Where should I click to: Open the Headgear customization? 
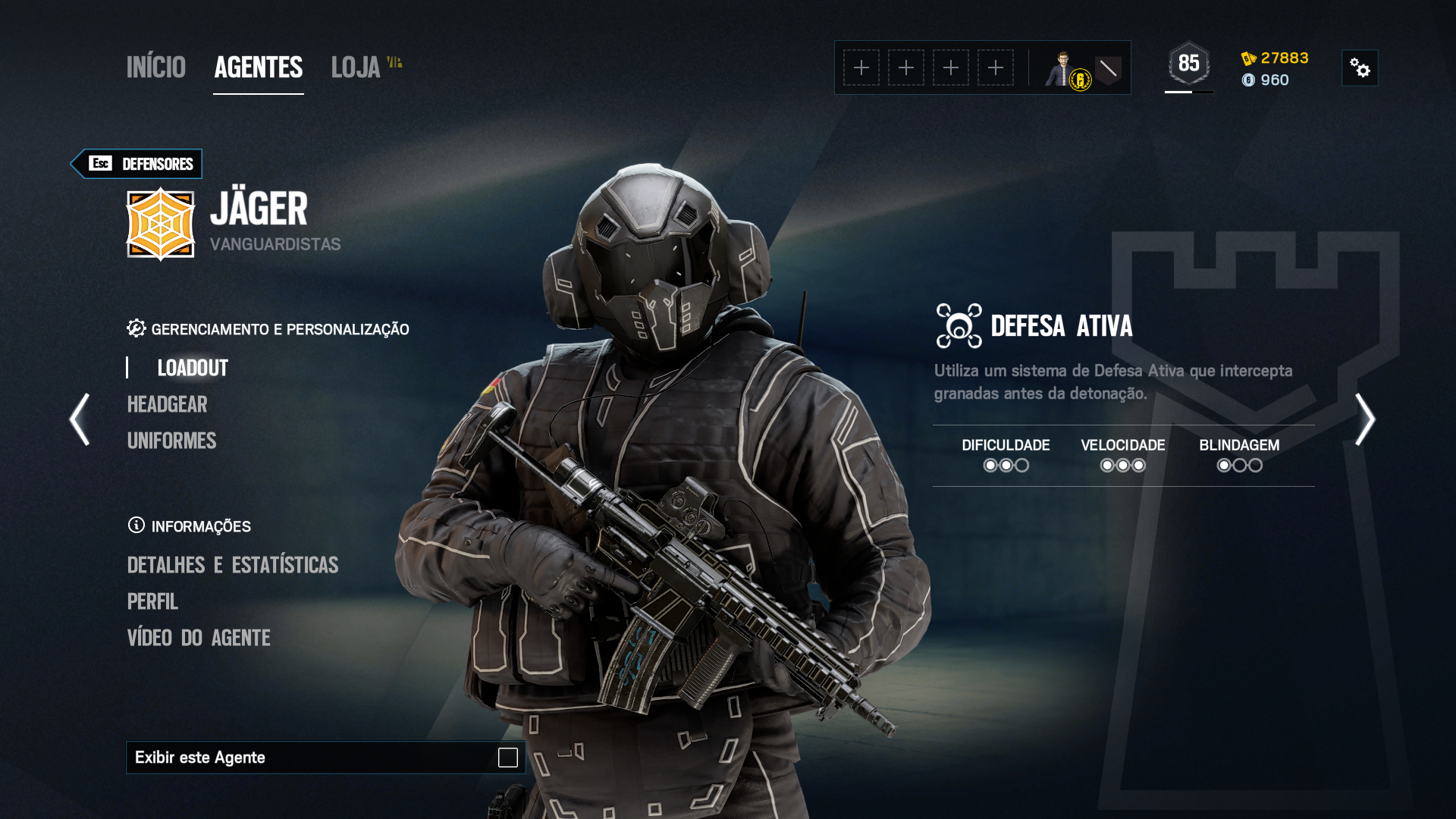(x=168, y=404)
